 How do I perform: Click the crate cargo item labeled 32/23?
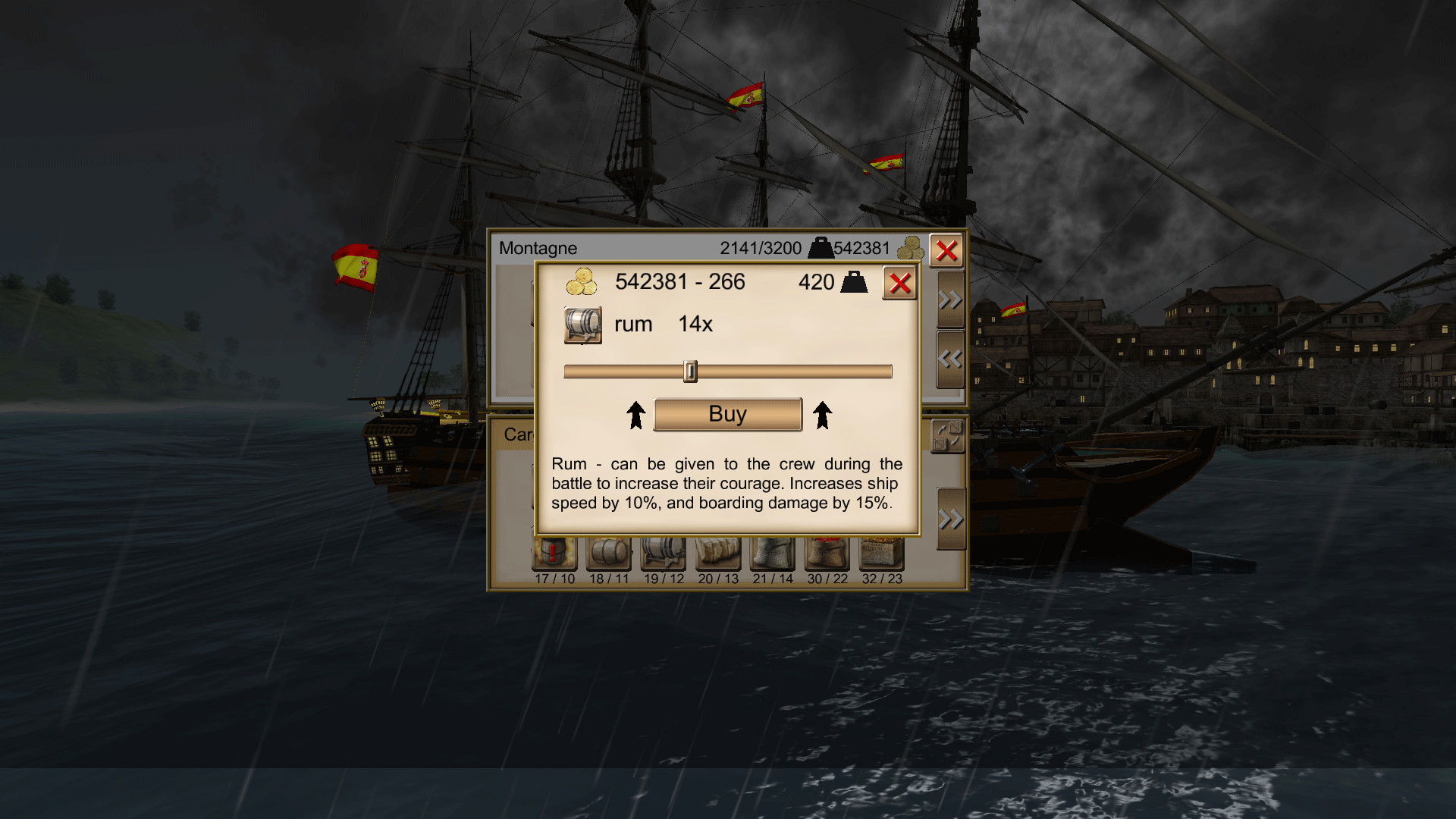click(x=883, y=554)
